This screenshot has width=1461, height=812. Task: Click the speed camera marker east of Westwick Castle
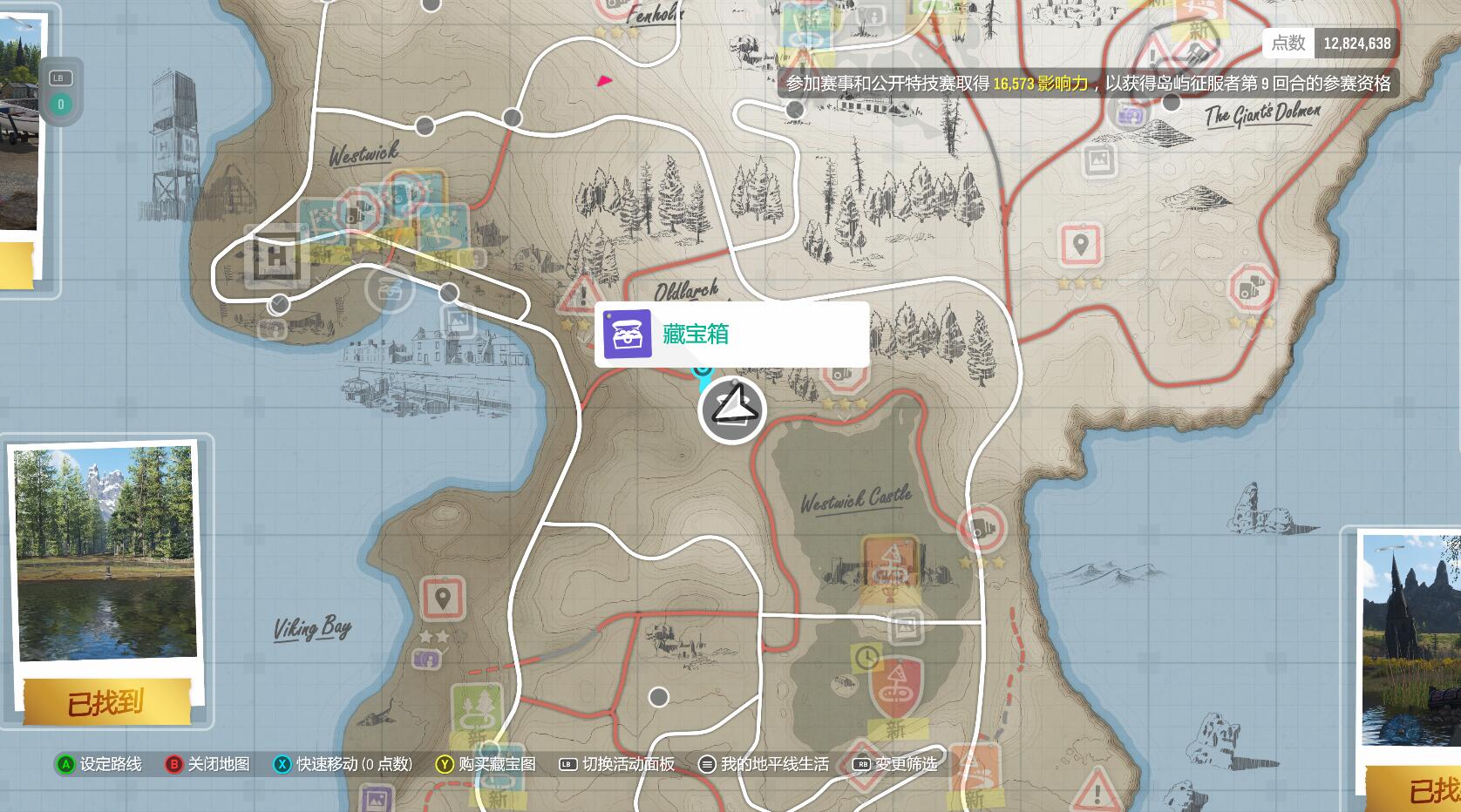pos(982,529)
